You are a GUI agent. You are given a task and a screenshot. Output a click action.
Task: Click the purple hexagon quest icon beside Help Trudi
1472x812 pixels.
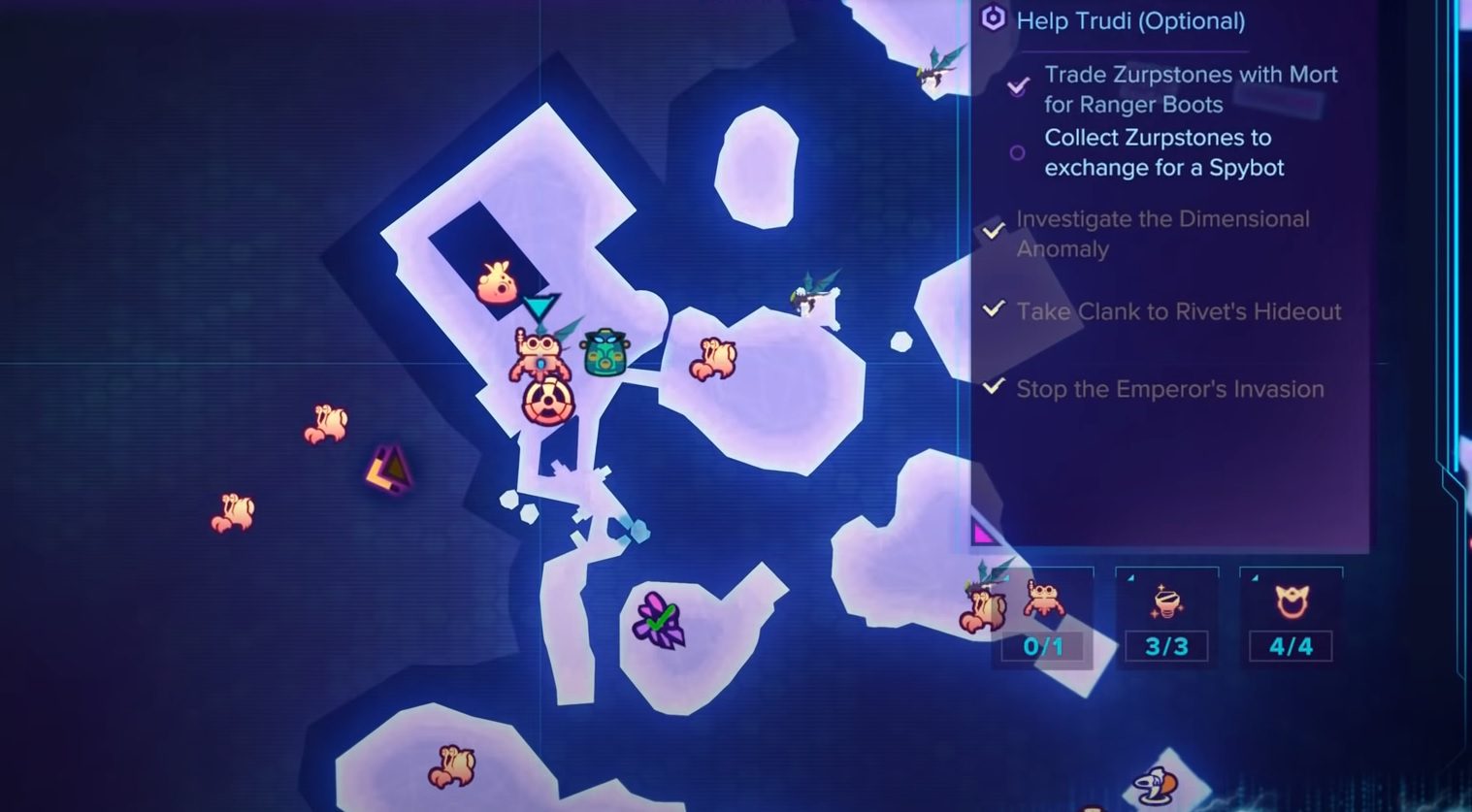992,20
